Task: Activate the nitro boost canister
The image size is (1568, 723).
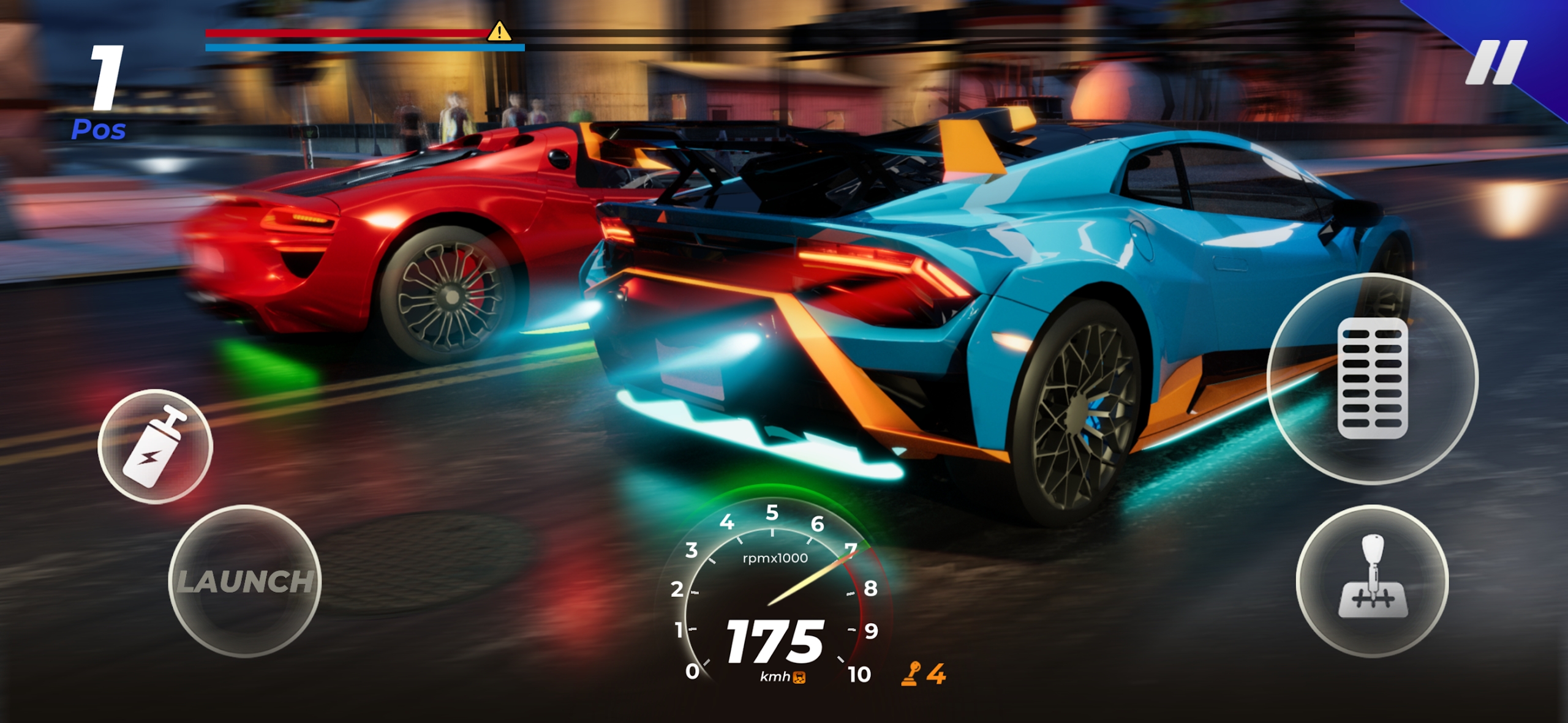Action: (155, 446)
